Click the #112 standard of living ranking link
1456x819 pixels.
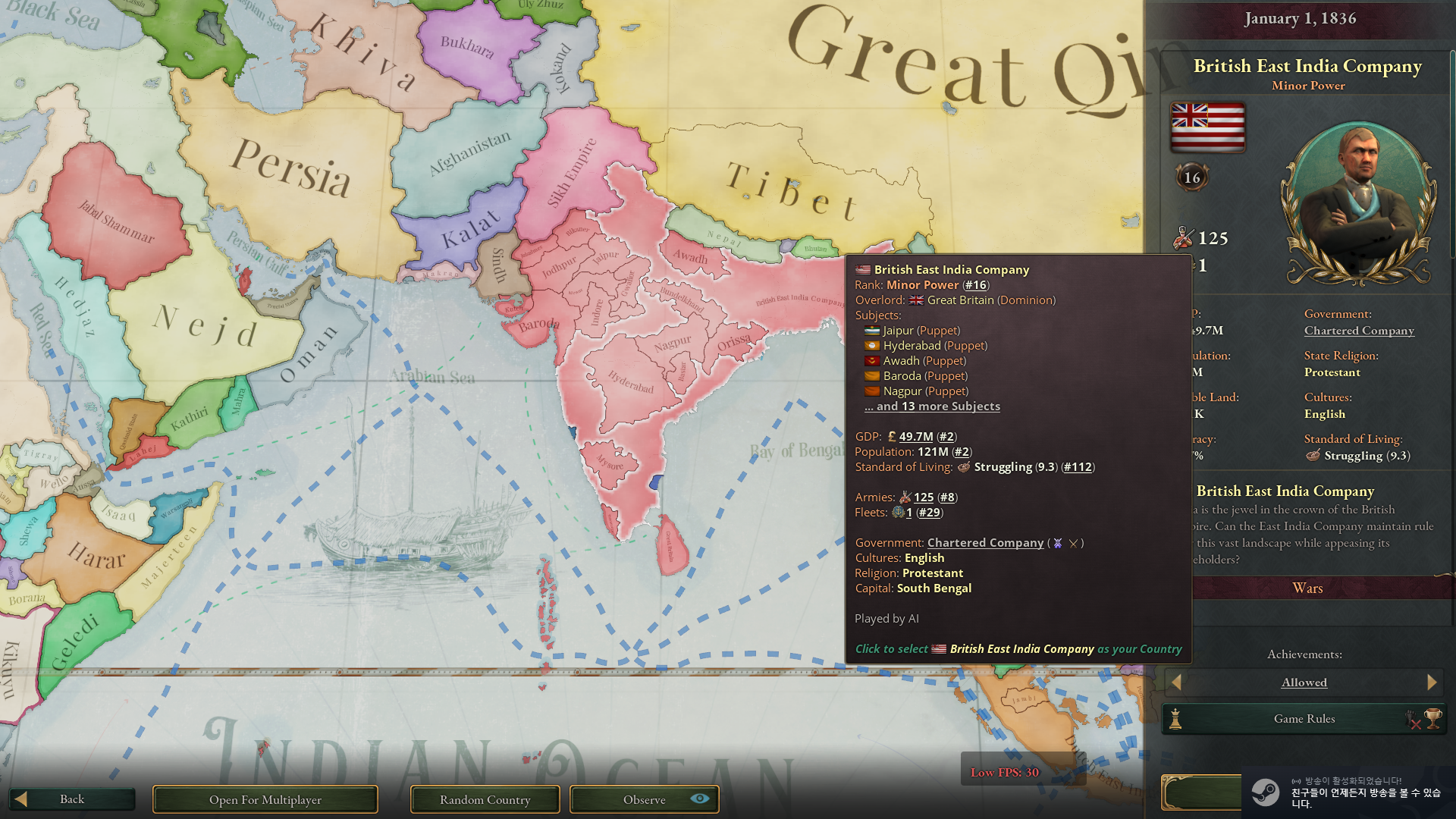click(1078, 467)
